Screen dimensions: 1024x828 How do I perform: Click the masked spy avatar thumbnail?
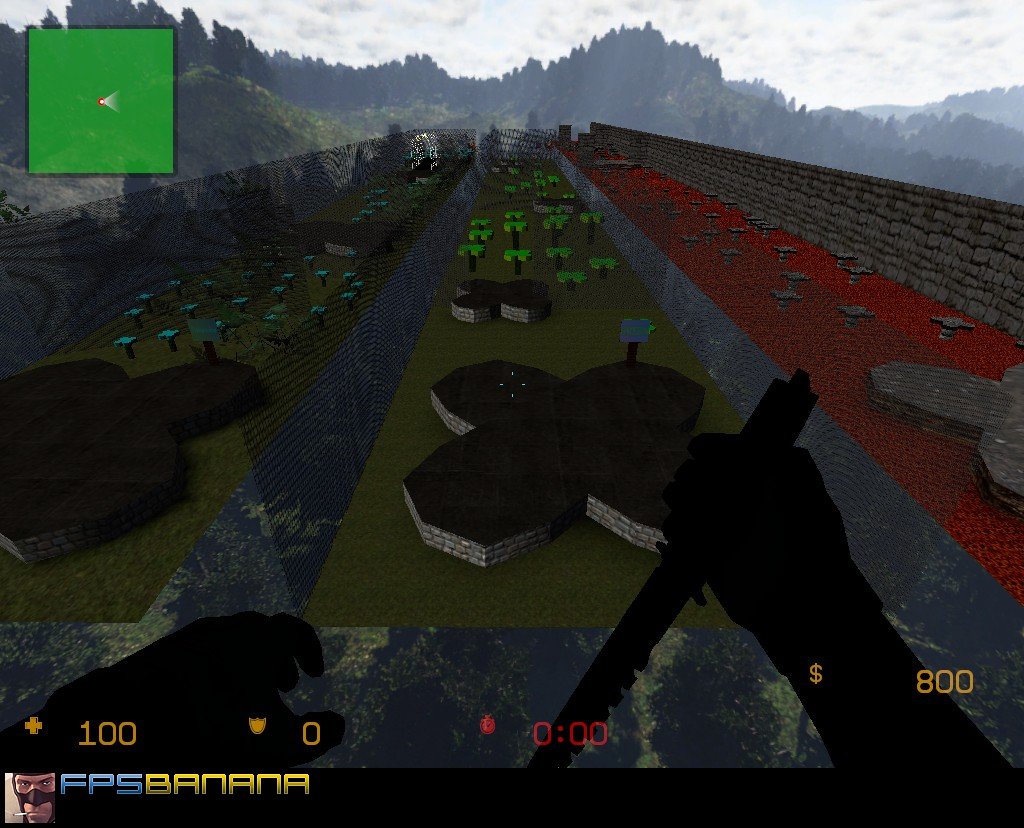click(29, 797)
